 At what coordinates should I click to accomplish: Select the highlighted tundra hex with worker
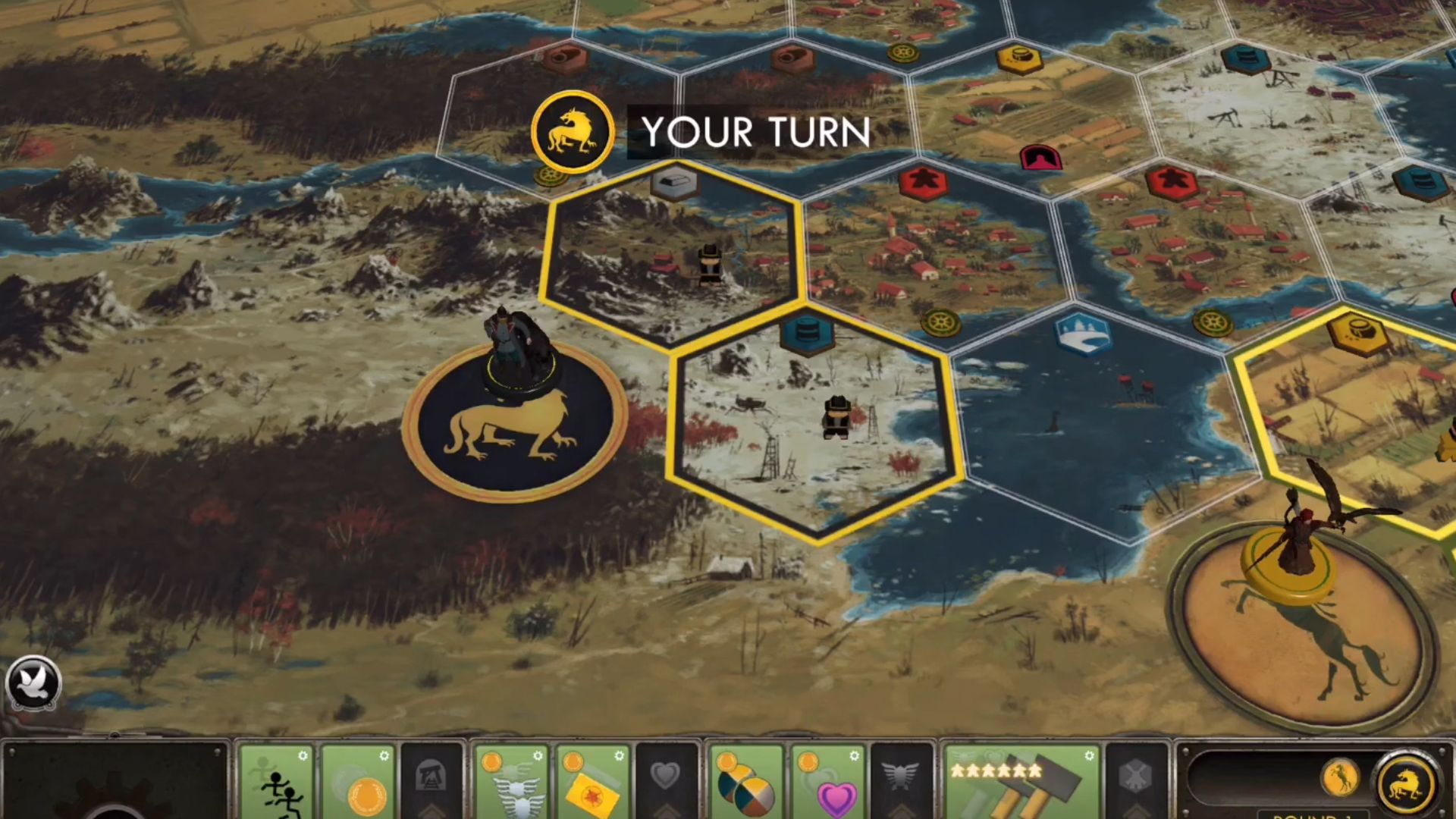(815, 425)
